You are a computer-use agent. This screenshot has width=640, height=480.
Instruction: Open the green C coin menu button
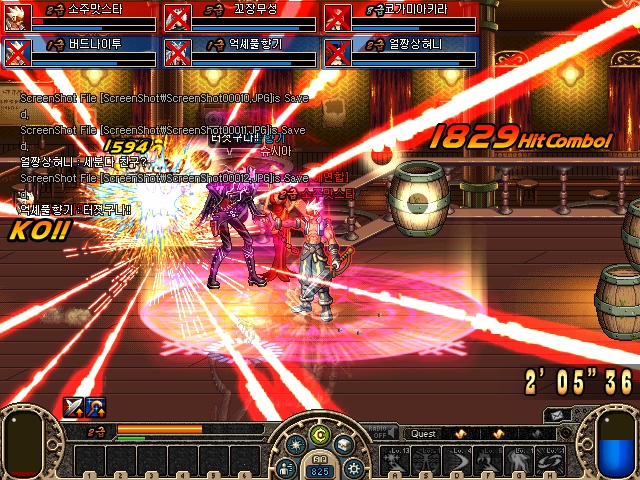[x=319, y=434]
